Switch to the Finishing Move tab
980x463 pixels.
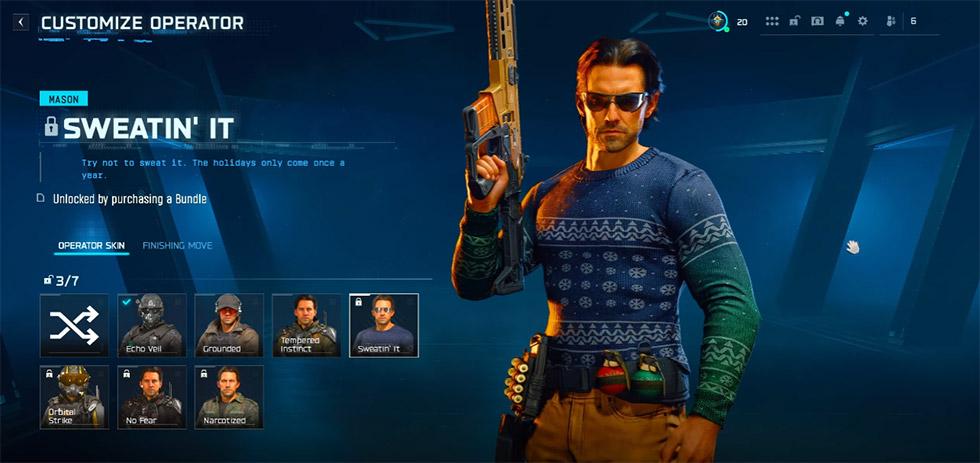[177, 246]
